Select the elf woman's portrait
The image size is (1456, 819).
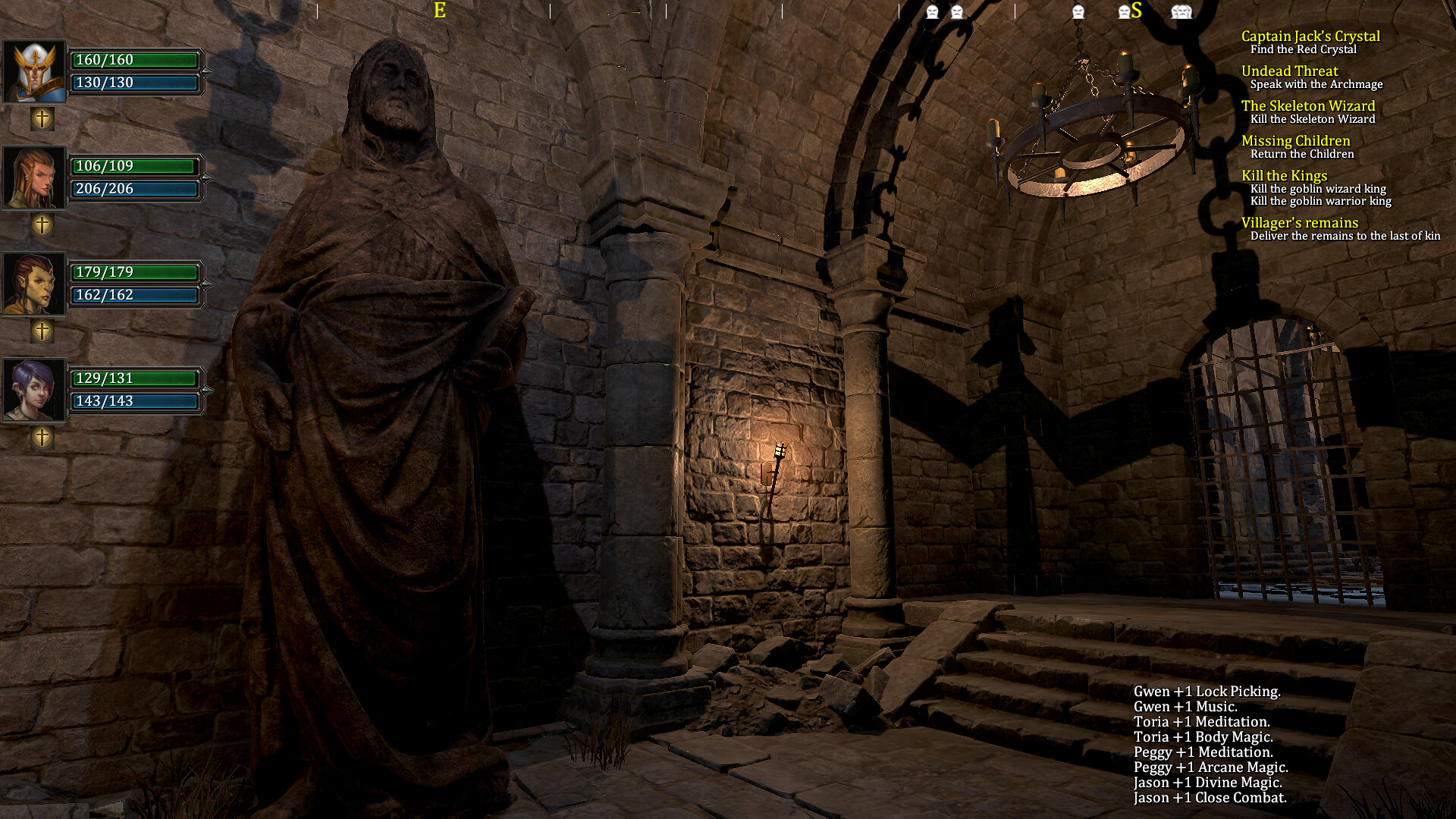tap(33, 177)
